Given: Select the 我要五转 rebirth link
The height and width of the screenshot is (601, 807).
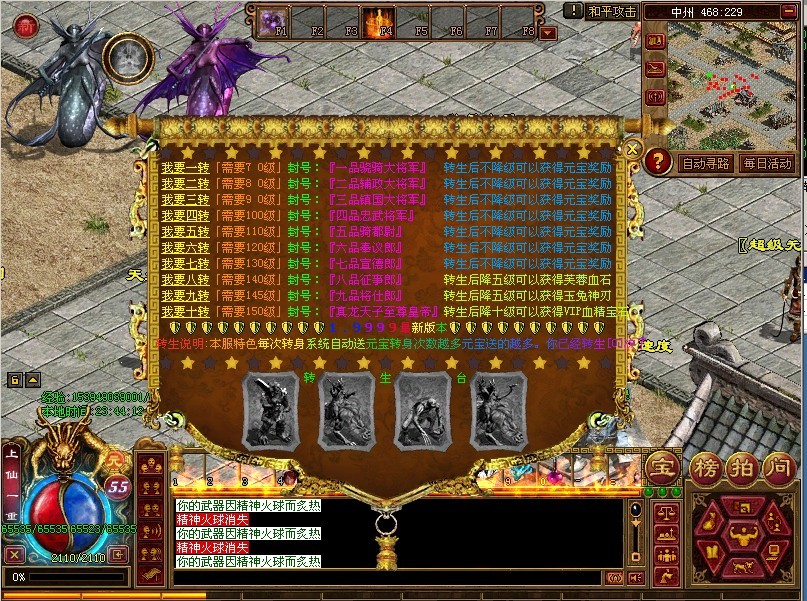Looking at the screenshot, I should click(185, 230).
